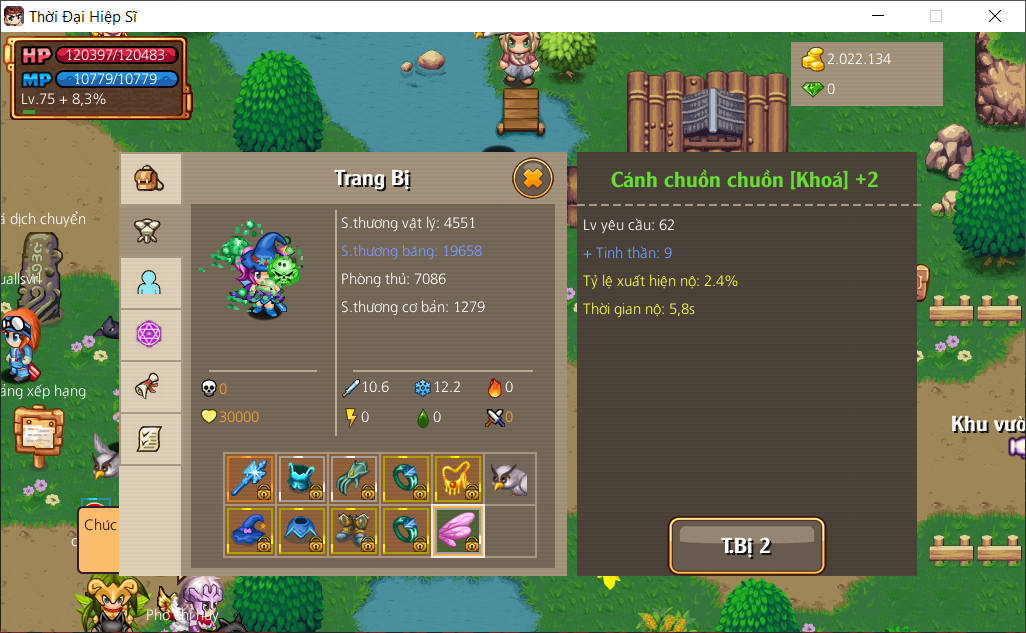Click the T.Bị 2 button
Viewport: 1026px width, 633px height.
746,546
